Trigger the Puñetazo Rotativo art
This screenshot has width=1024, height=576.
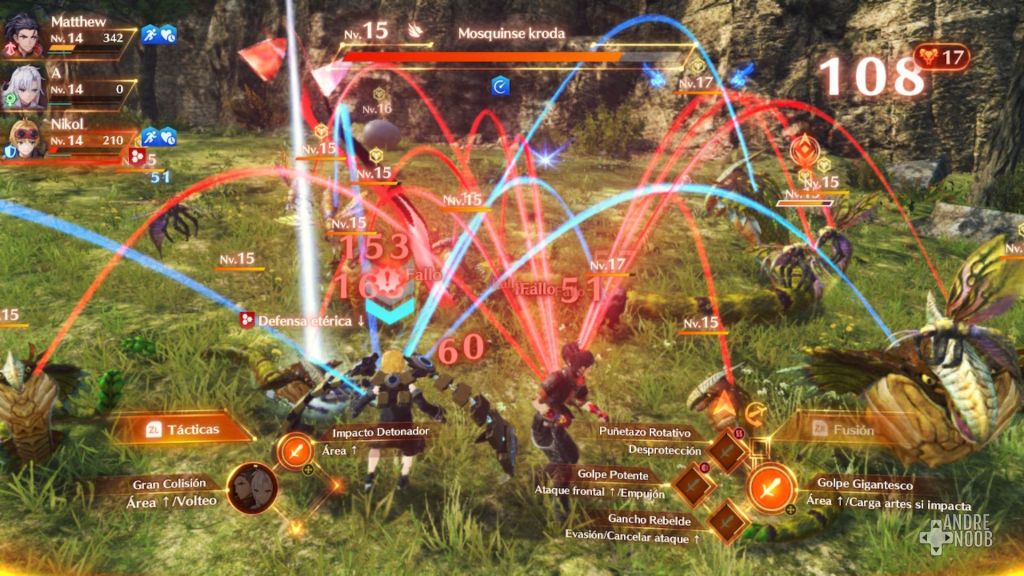pyautogui.click(x=726, y=451)
